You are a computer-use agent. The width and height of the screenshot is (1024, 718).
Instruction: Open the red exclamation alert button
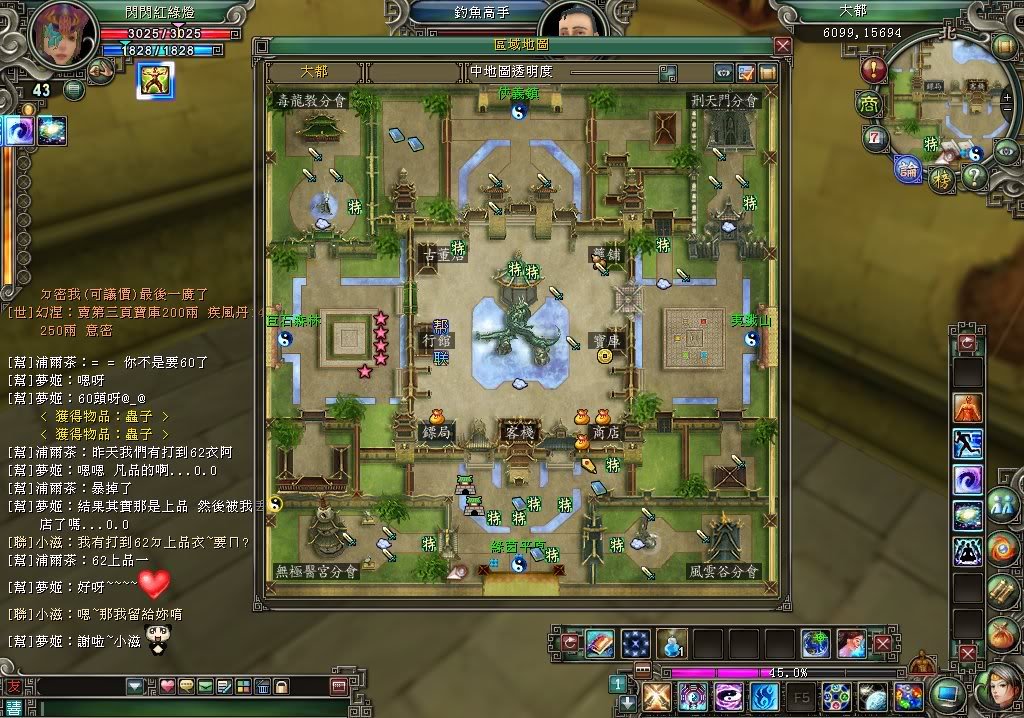873,70
